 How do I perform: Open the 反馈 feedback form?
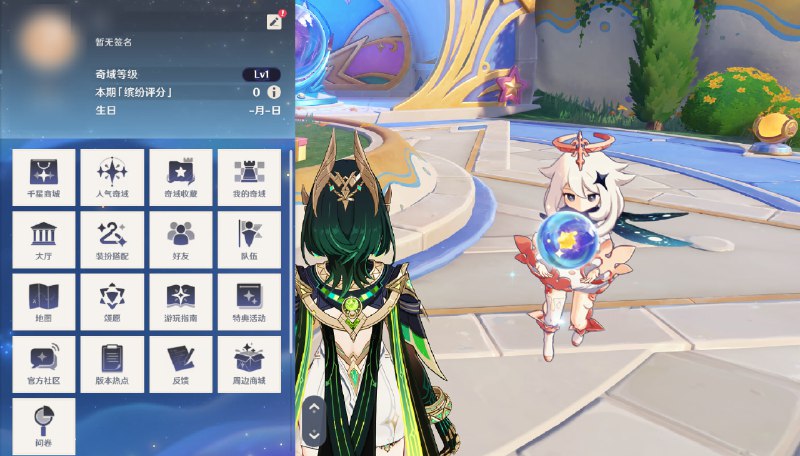coord(181,364)
